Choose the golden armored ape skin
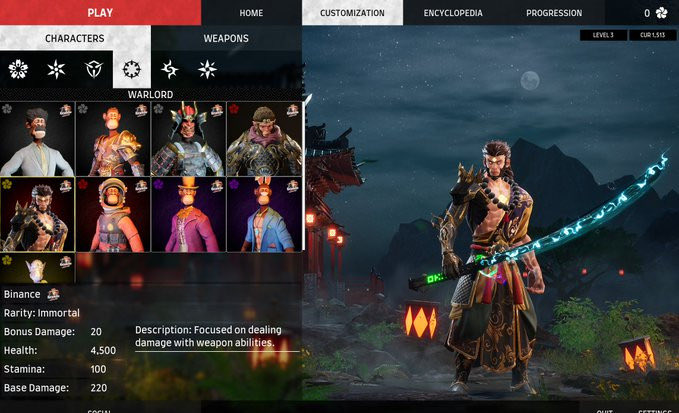The height and width of the screenshot is (413, 679). click(113, 138)
